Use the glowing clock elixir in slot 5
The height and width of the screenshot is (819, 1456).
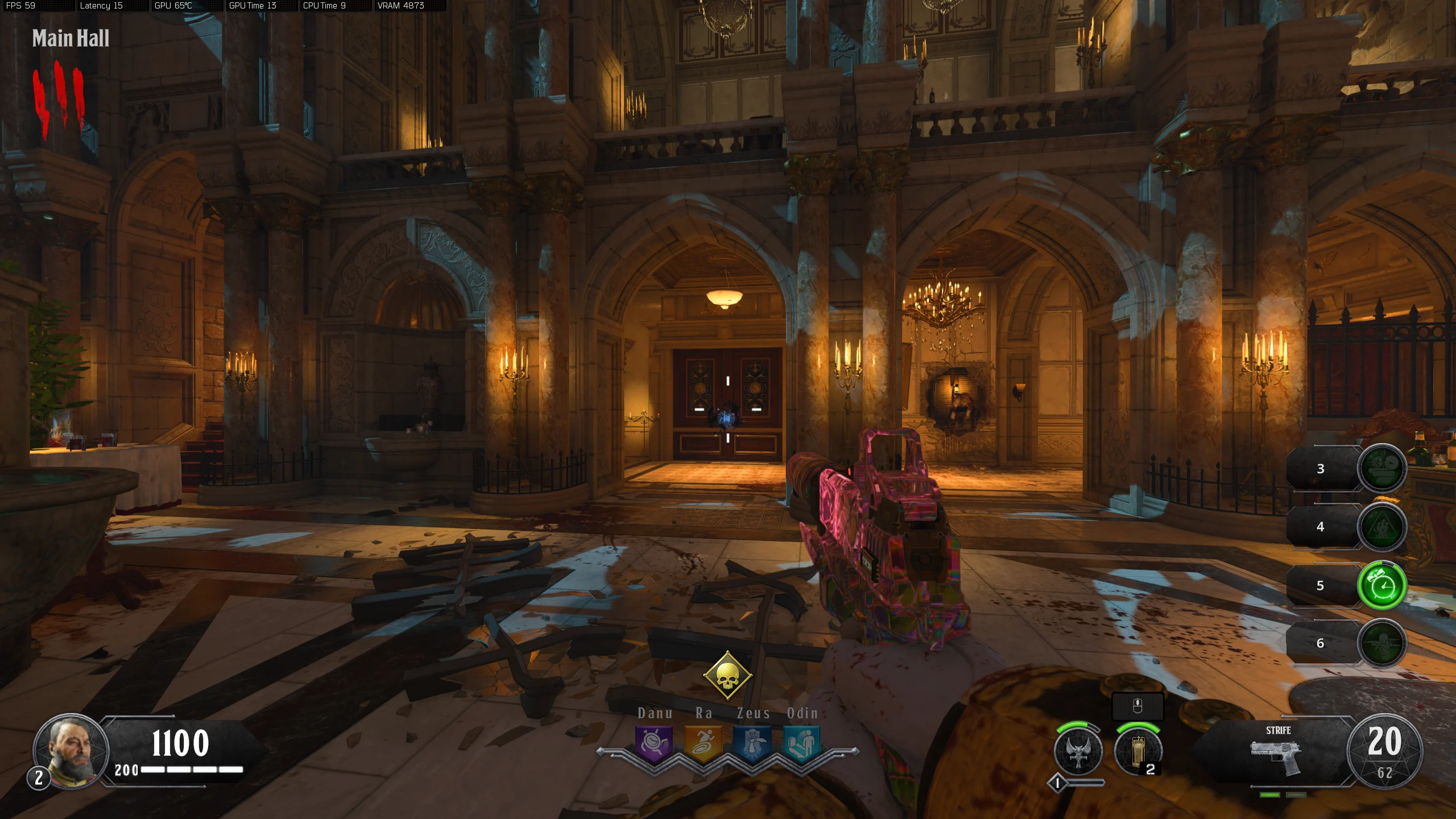click(x=1382, y=585)
